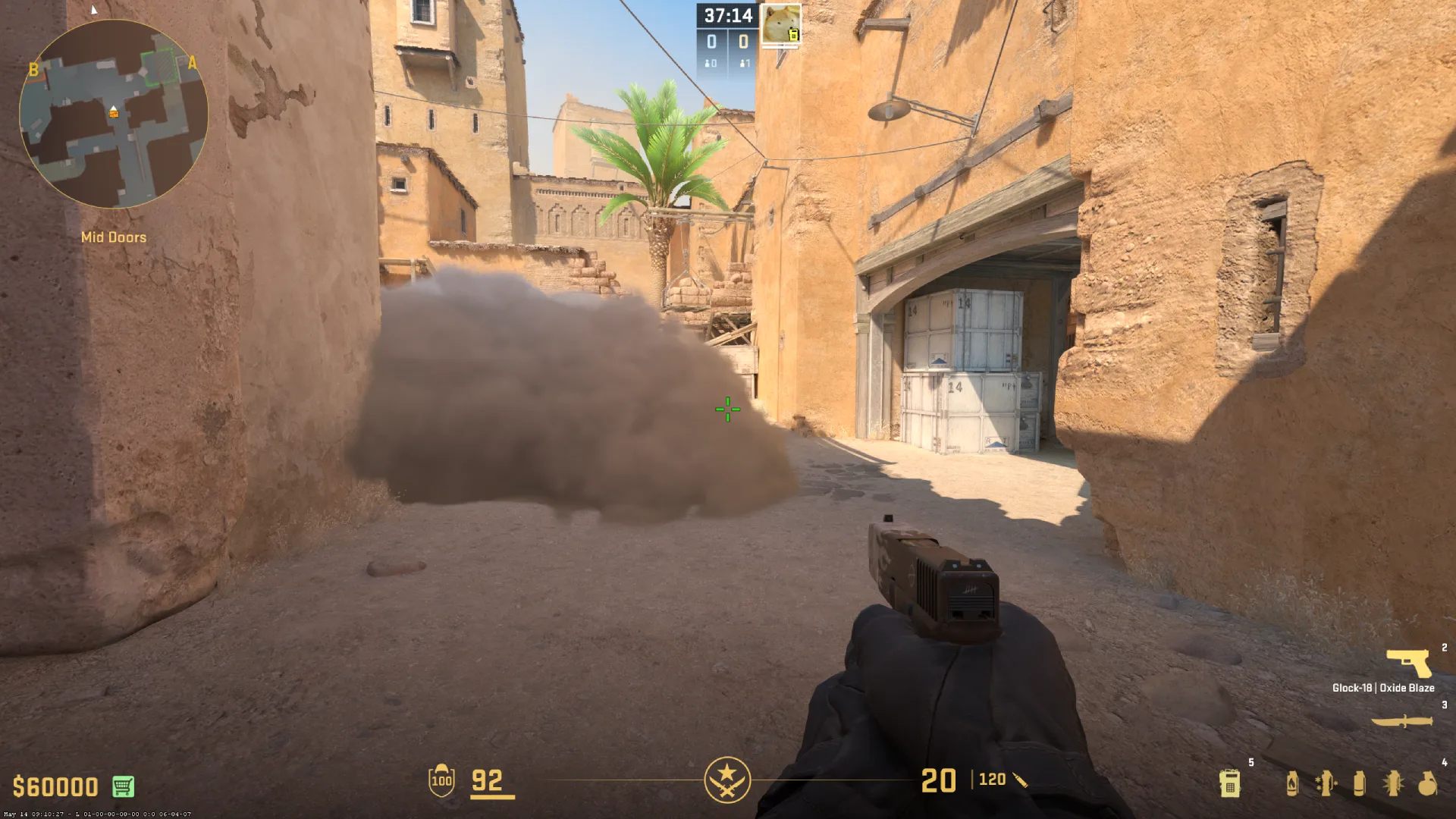1456x819 pixels.
Task: Open the minimap in the top left corner
Action: point(112,111)
